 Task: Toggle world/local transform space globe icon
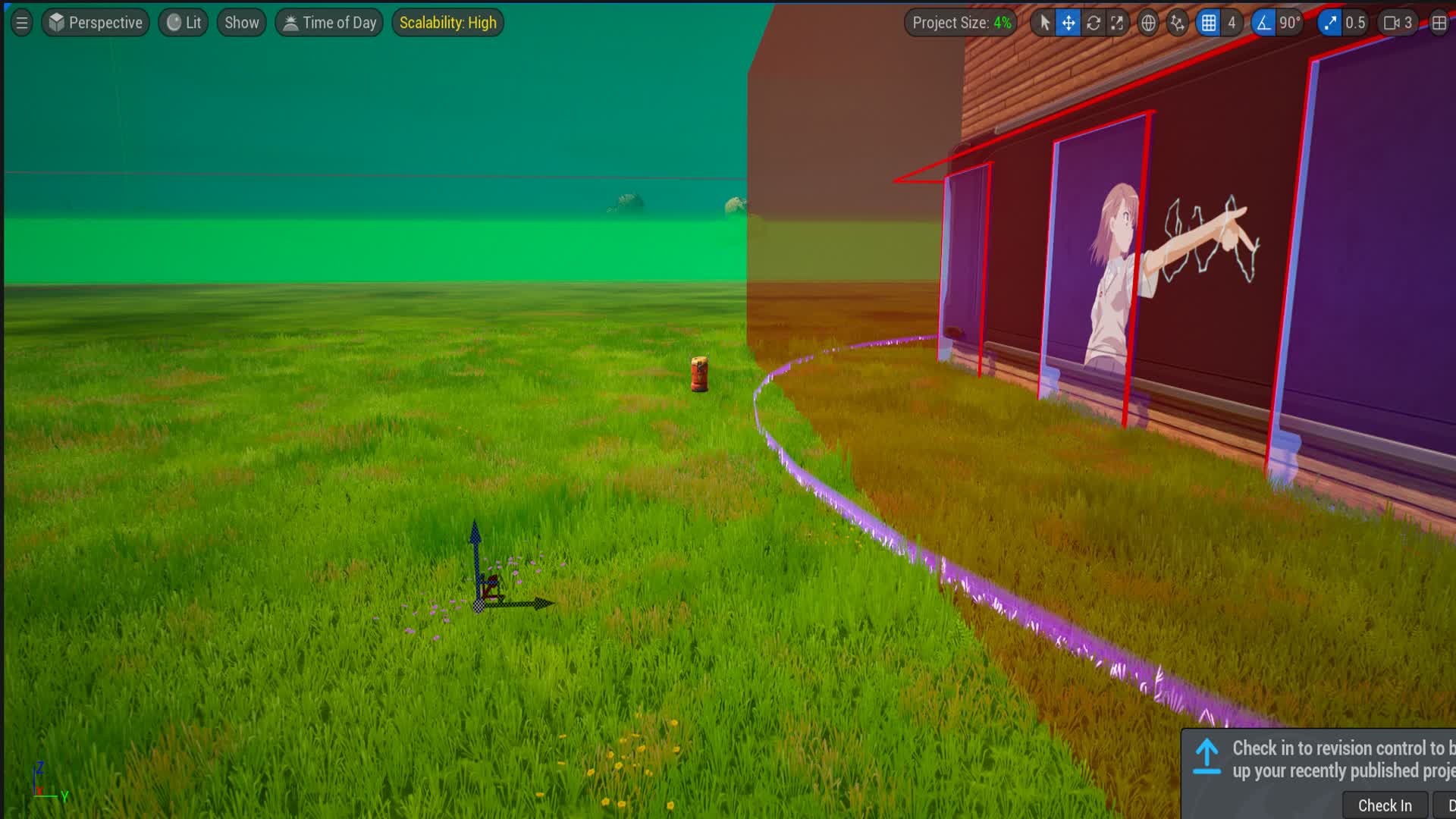point(1147,23)
